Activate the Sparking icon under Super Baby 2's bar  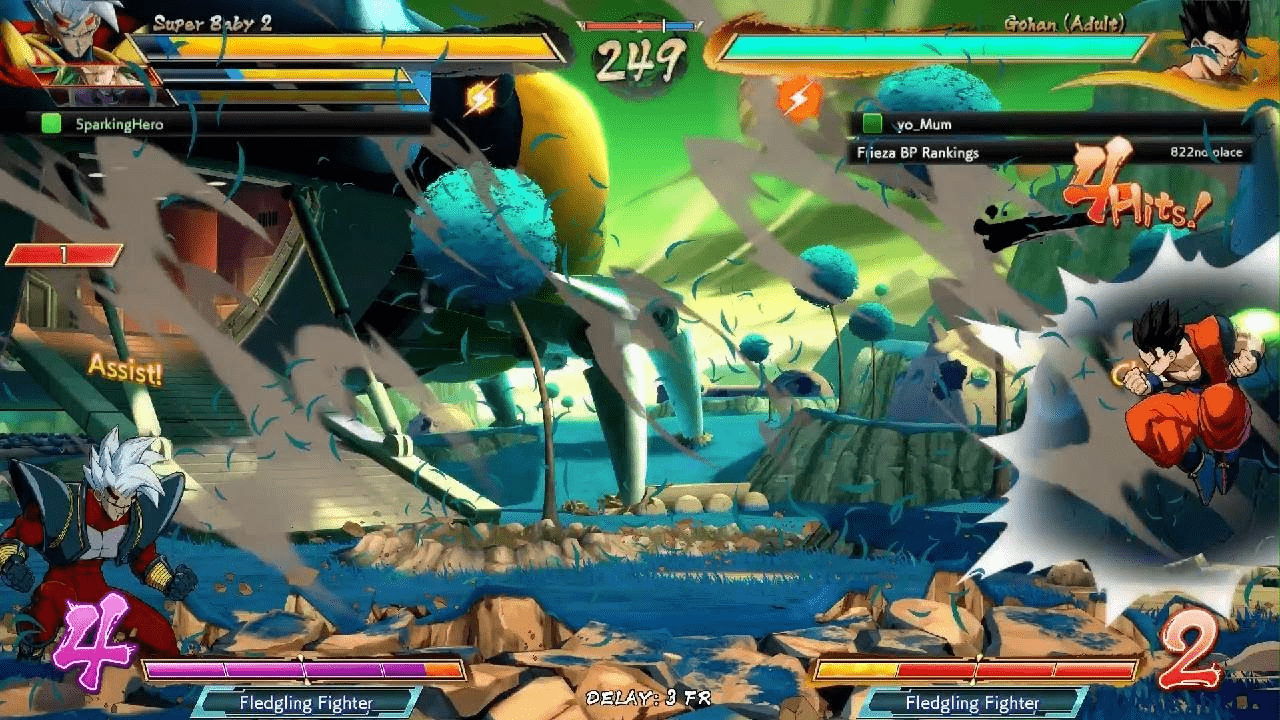pos(480,97)
